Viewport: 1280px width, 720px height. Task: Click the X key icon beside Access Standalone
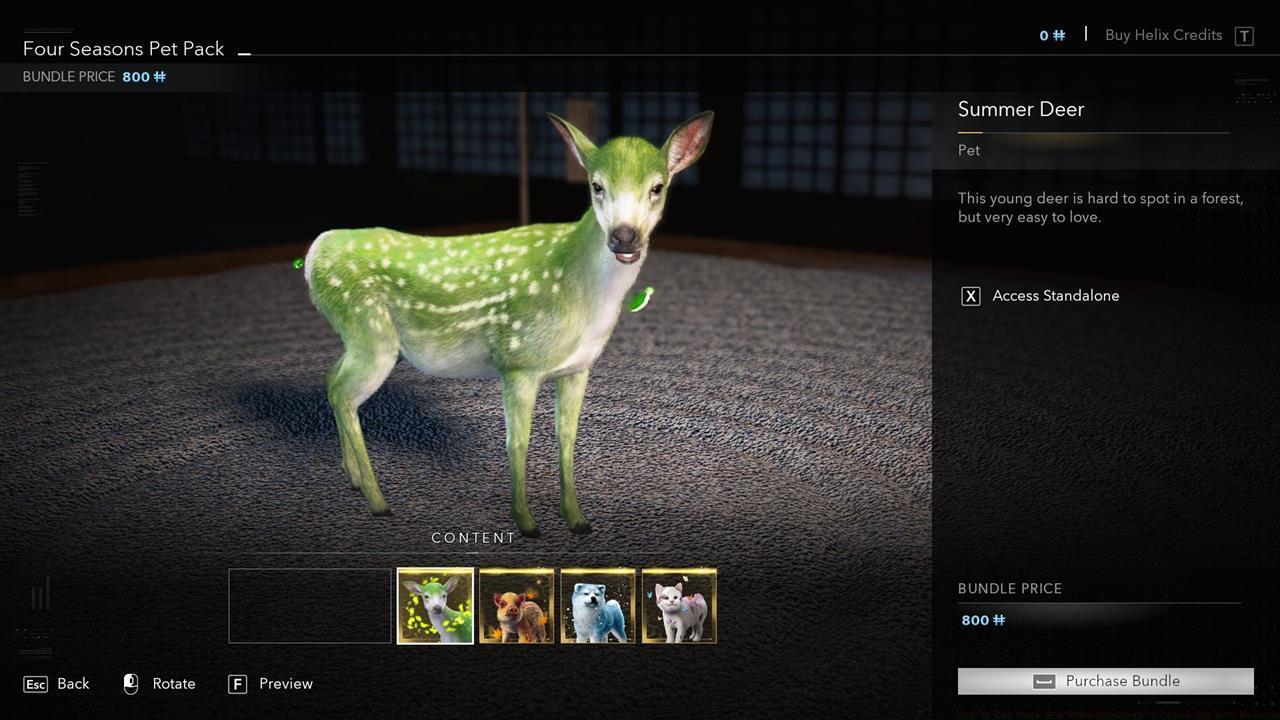coord(969,295)
